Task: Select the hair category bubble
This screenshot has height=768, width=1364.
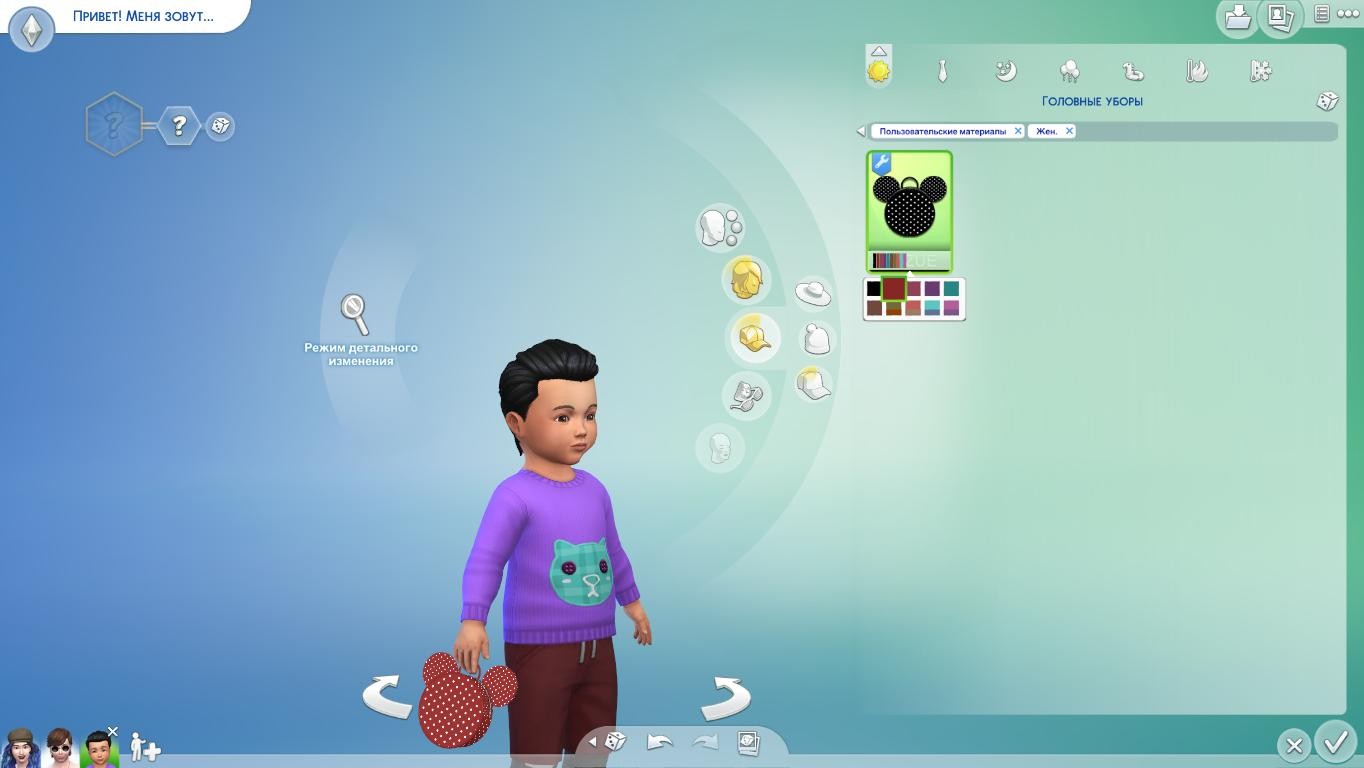Action: tap(745, 279)
